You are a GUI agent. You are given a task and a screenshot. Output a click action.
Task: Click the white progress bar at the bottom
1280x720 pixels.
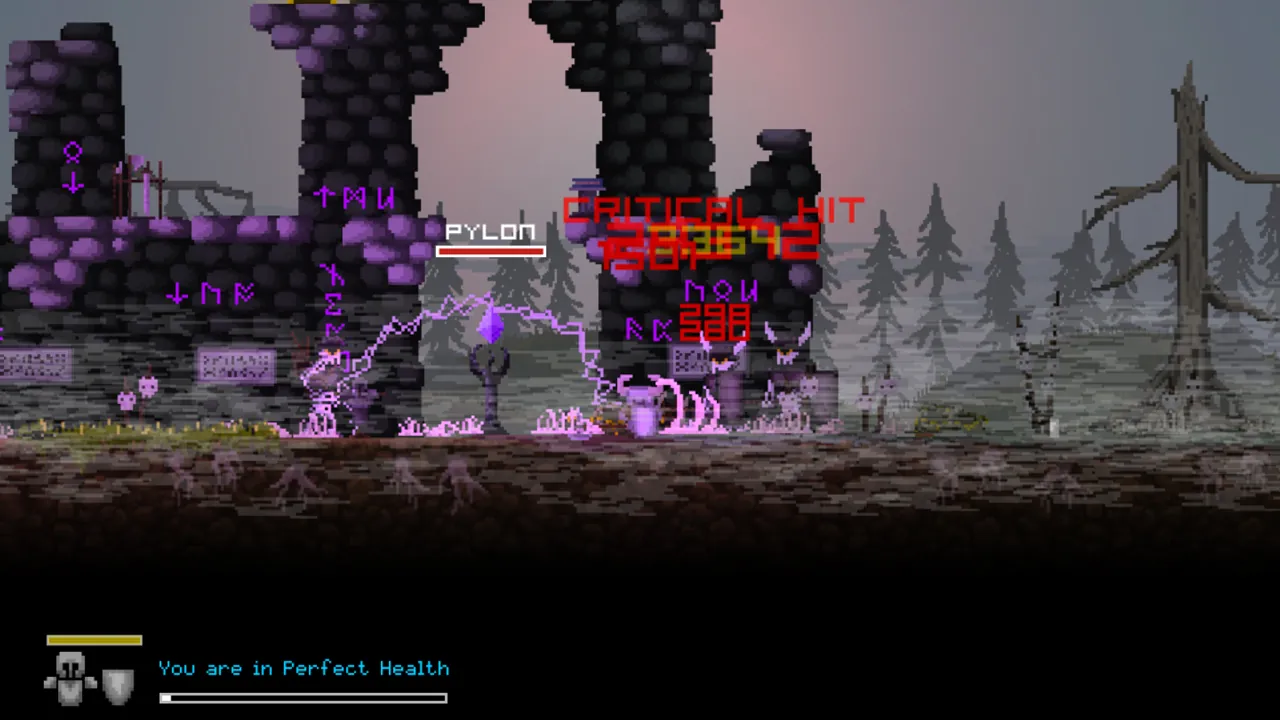click(303, 697)
